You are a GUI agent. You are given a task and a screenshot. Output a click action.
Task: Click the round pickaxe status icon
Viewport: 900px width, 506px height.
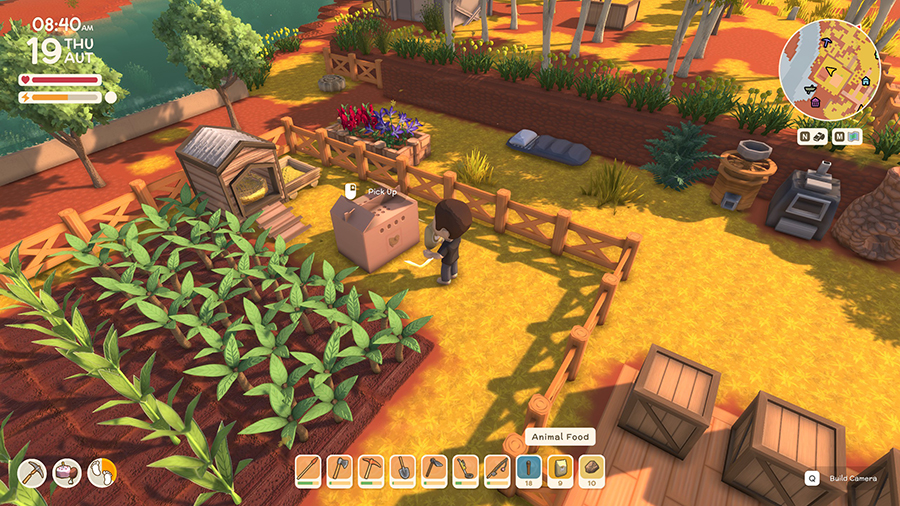[34, 469]
